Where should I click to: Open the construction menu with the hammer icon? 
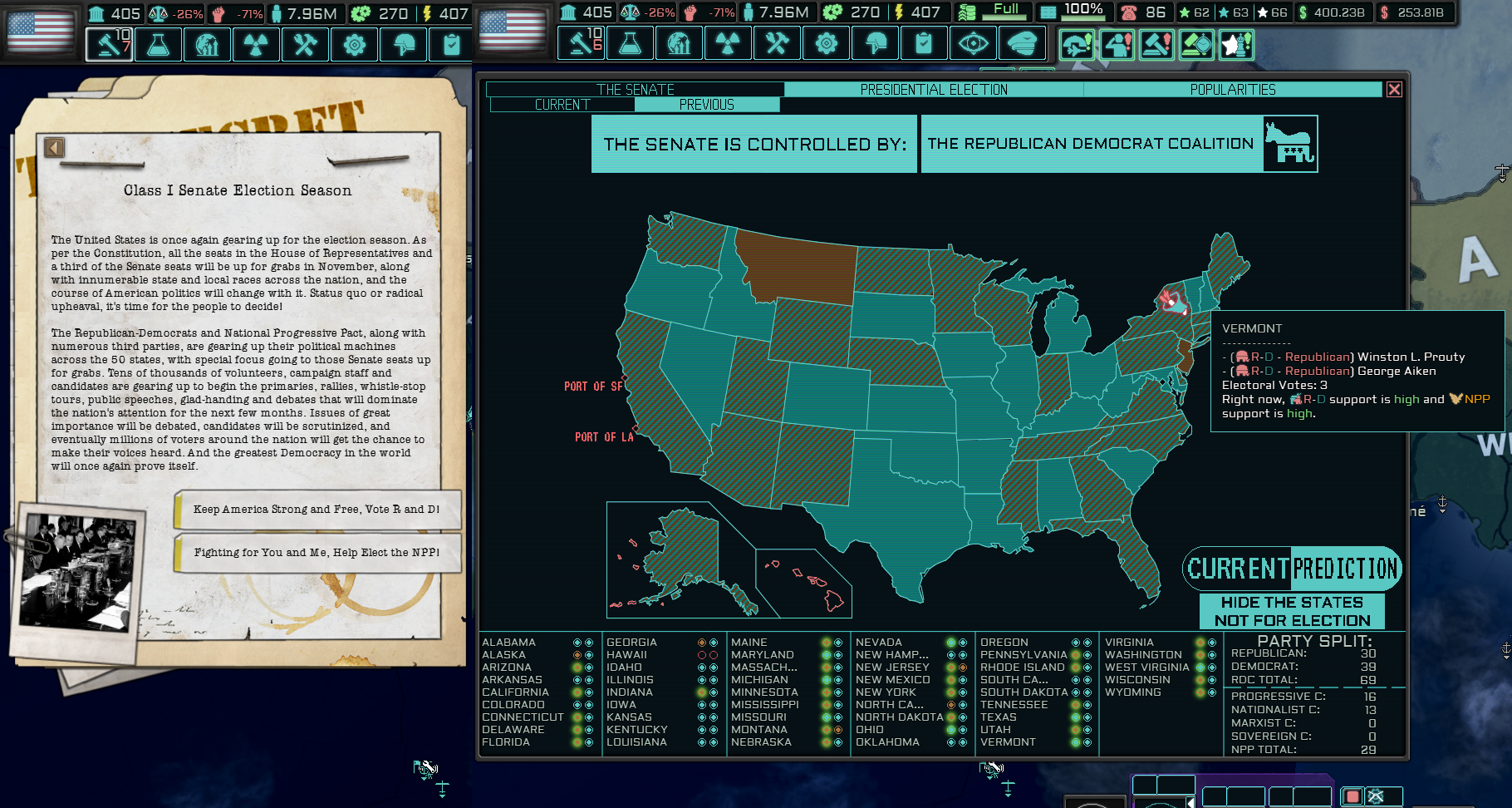582,44
